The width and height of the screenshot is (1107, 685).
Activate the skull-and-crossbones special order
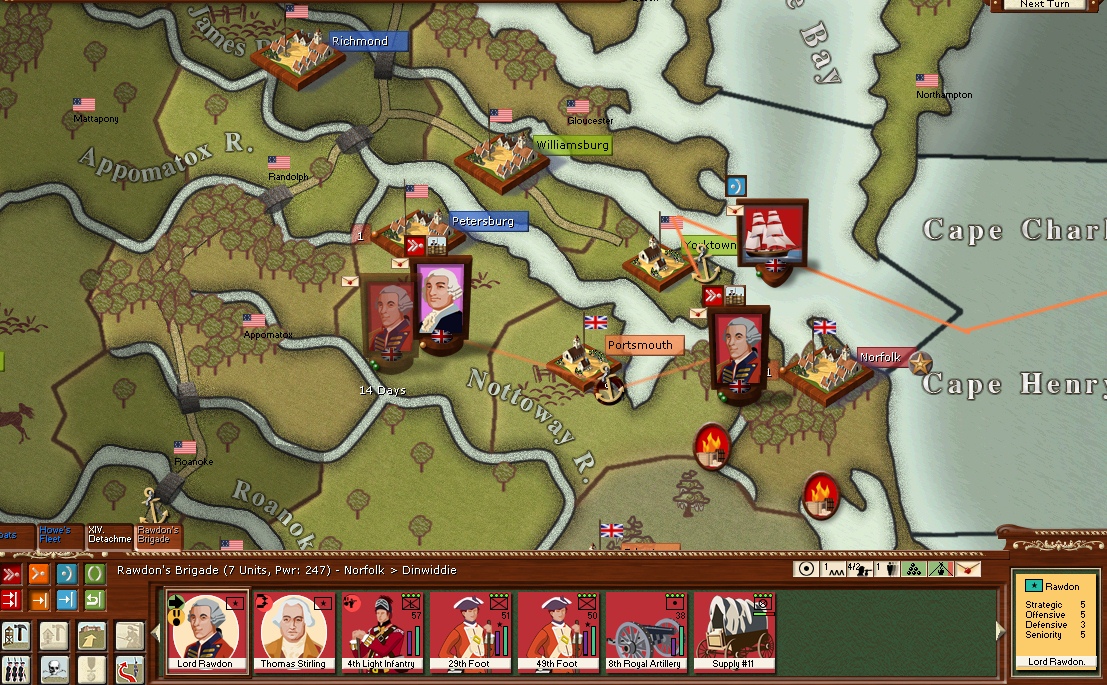(53, 669)
